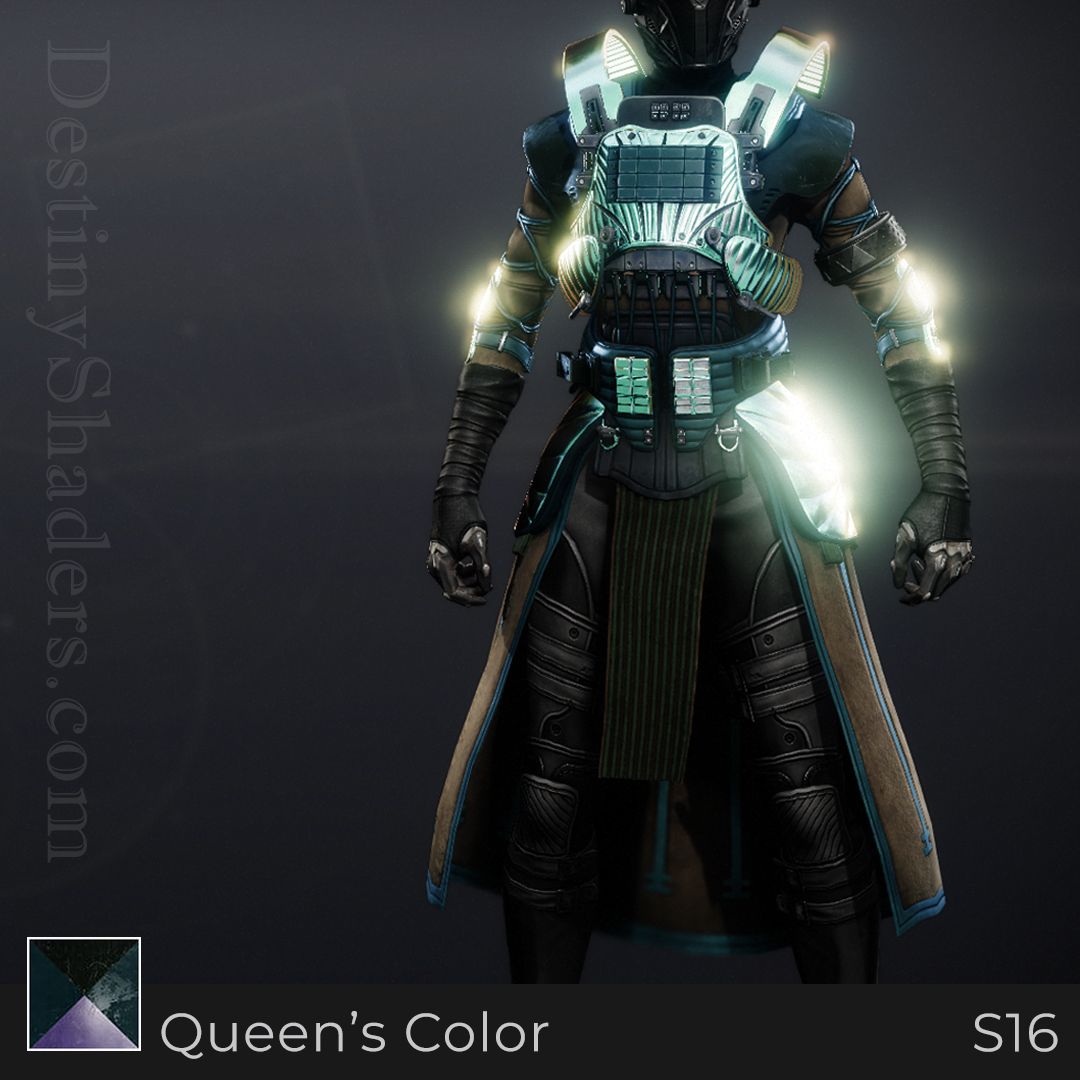Select the Queen's Color shader icon

pyautogui.click(x=84, y=993)
